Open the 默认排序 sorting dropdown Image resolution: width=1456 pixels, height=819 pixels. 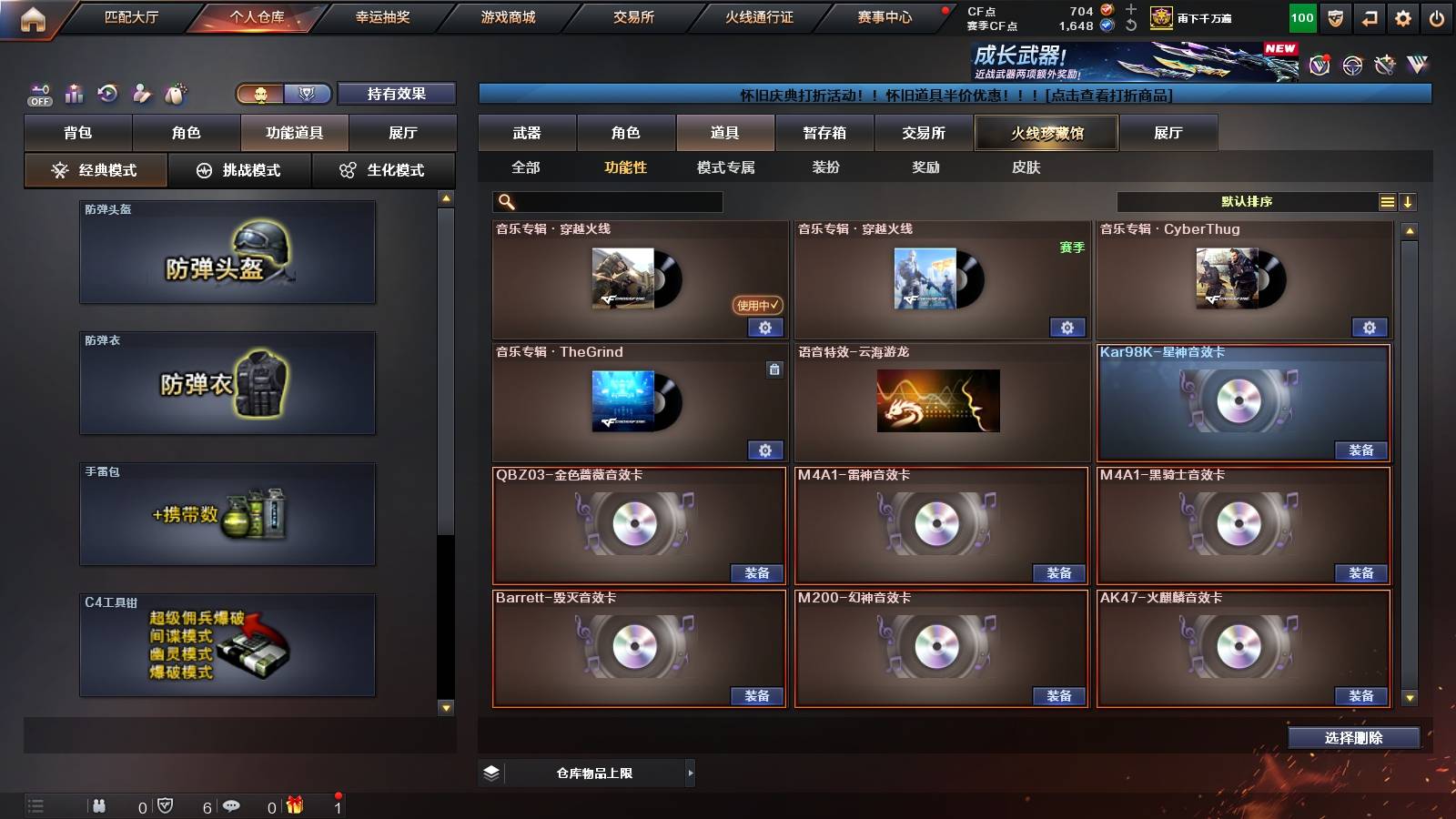coord(1247,201)
